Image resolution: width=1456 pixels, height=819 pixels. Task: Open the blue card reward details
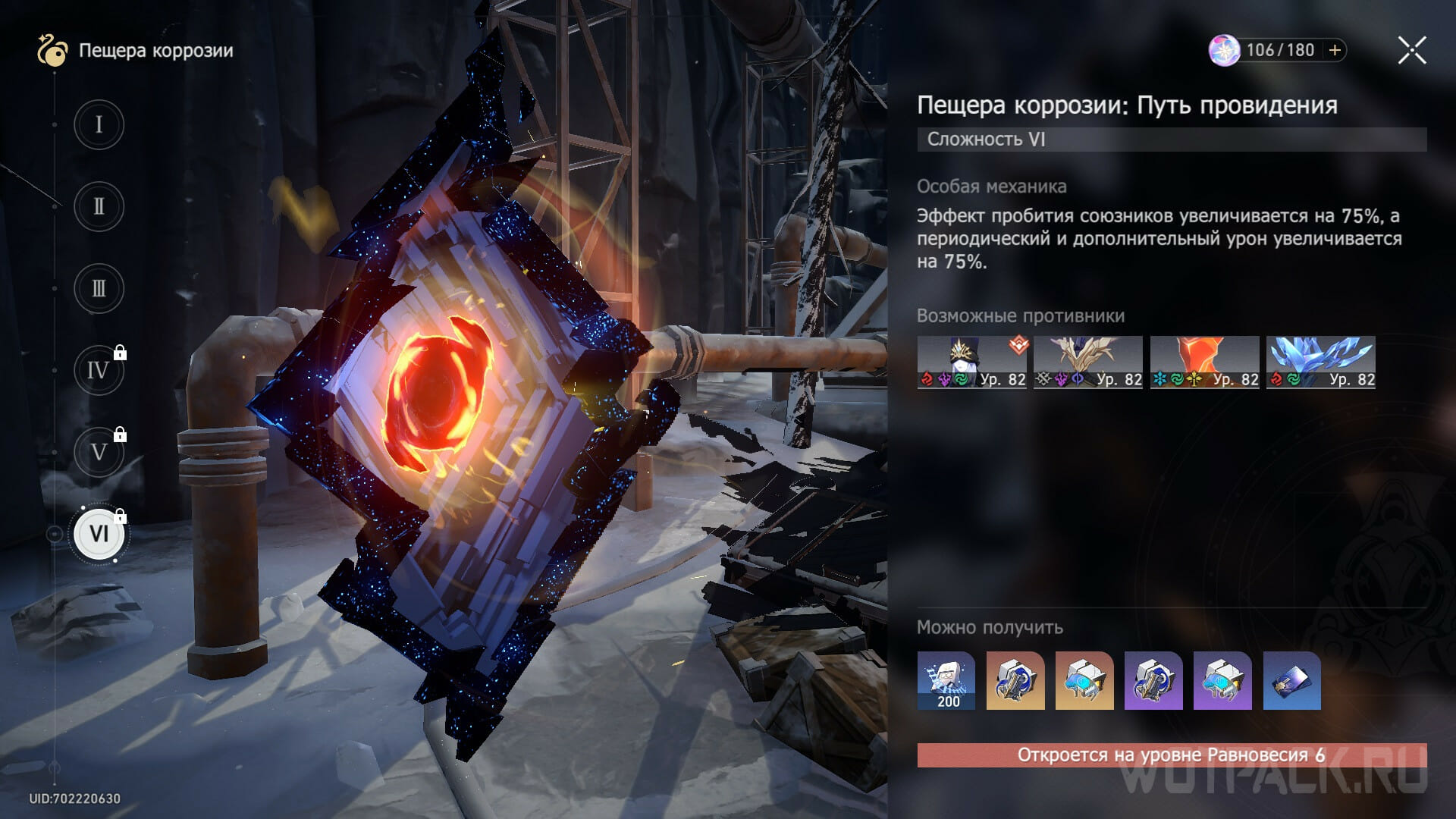(1291, 680)
